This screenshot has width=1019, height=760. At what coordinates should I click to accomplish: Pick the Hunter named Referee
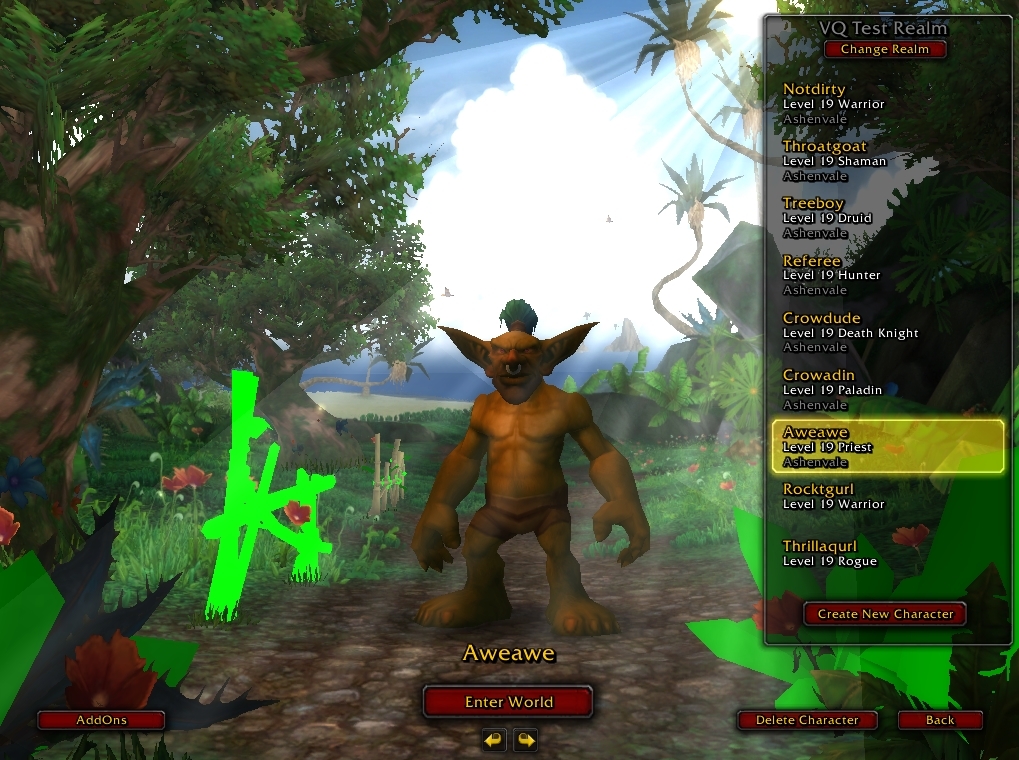pyautogui.click(x=885, y=275)
